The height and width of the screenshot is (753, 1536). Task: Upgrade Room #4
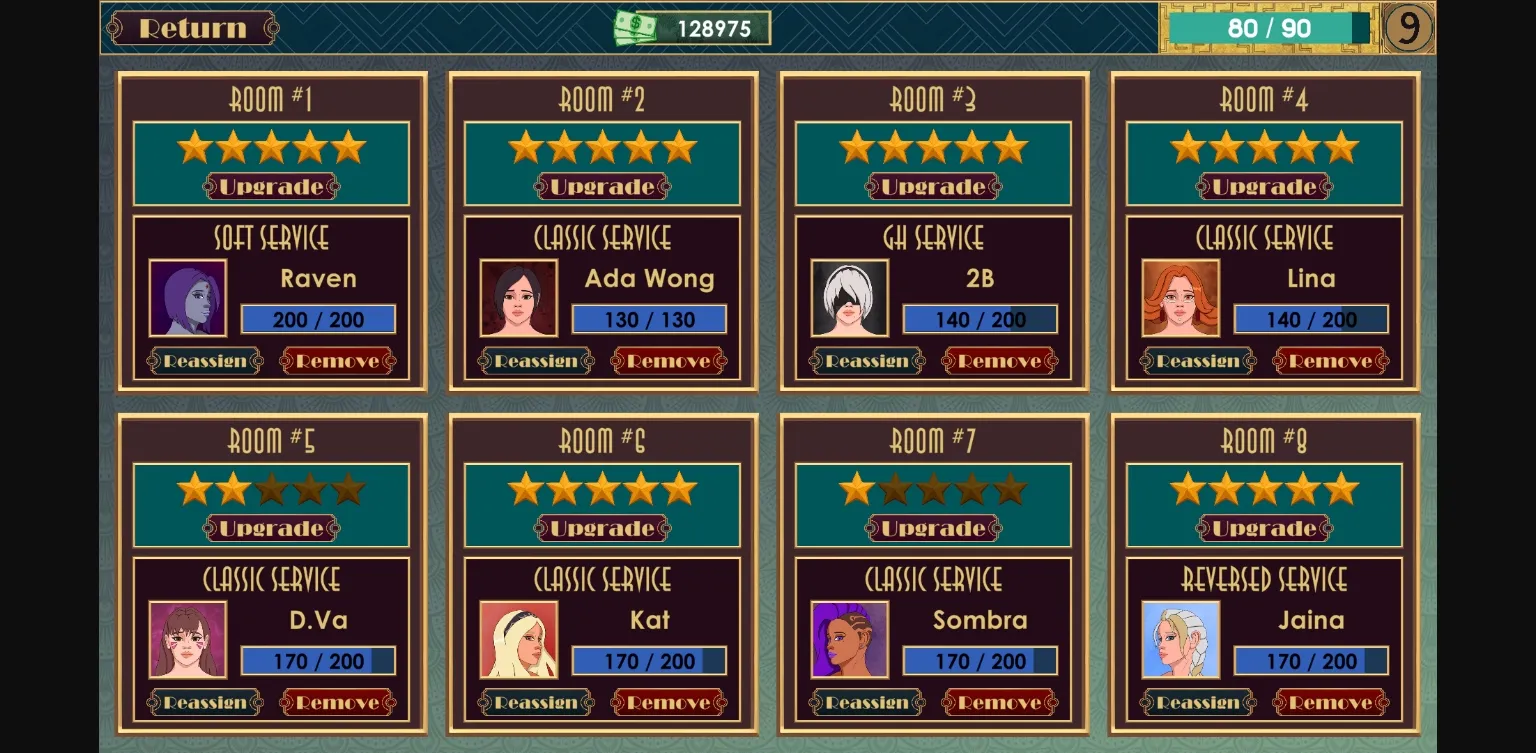pos(1265,187)
